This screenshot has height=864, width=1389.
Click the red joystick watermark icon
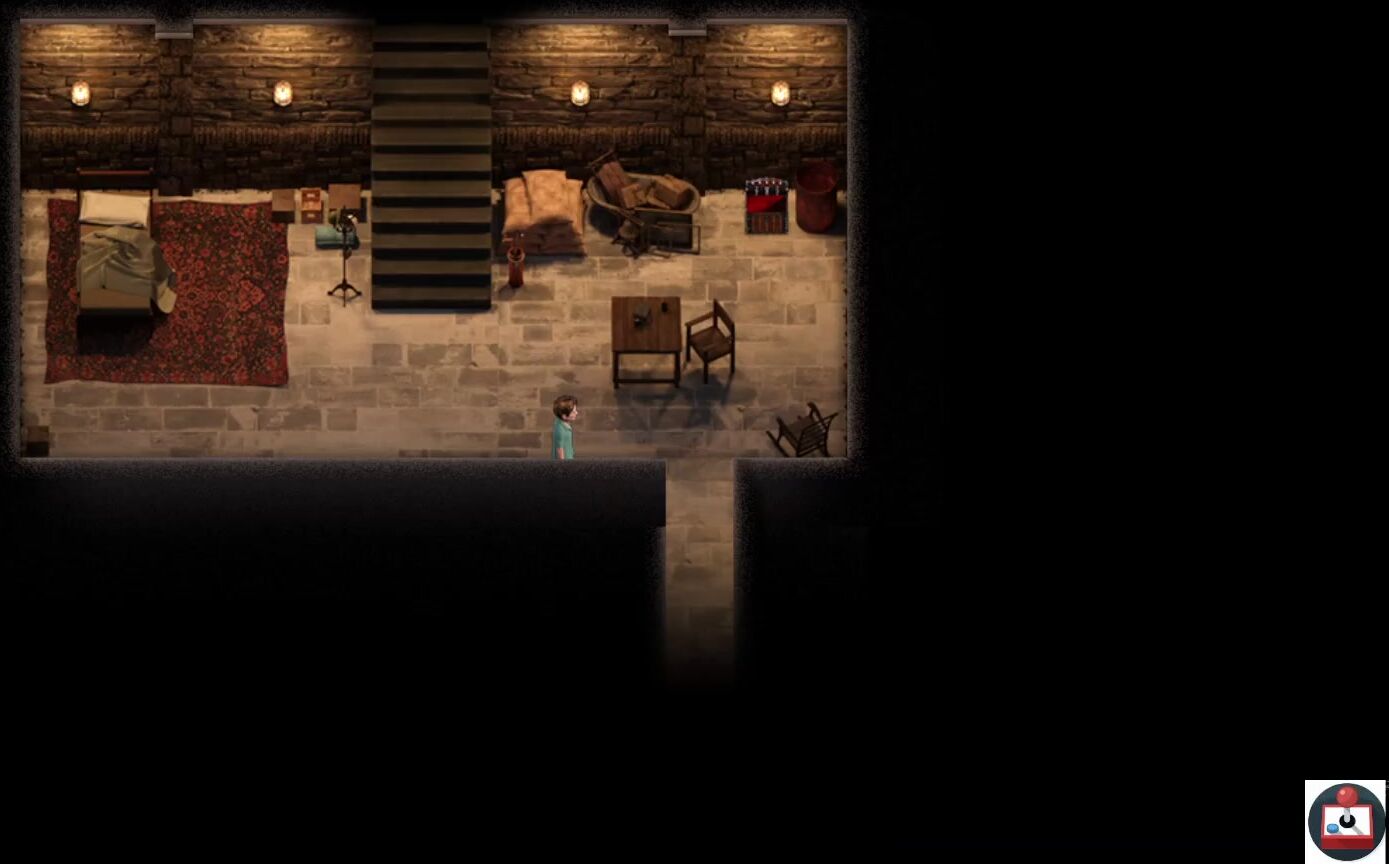point(1346,821)
